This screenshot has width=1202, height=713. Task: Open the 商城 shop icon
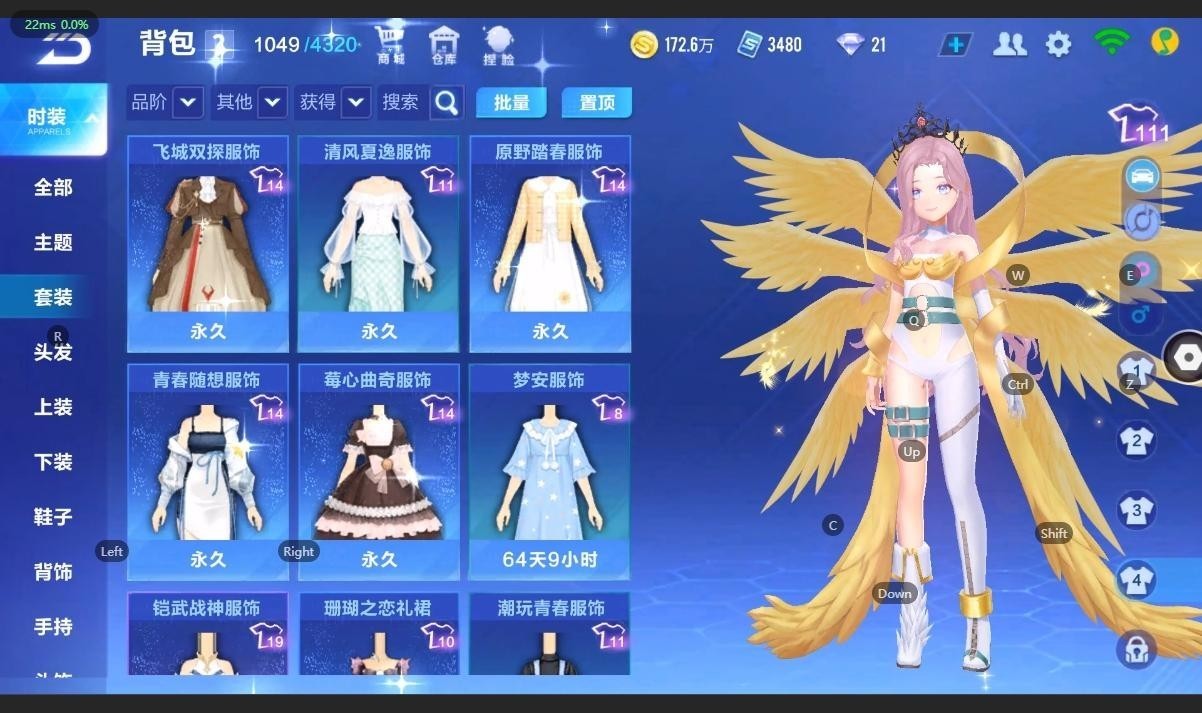(x=391, y=44)
